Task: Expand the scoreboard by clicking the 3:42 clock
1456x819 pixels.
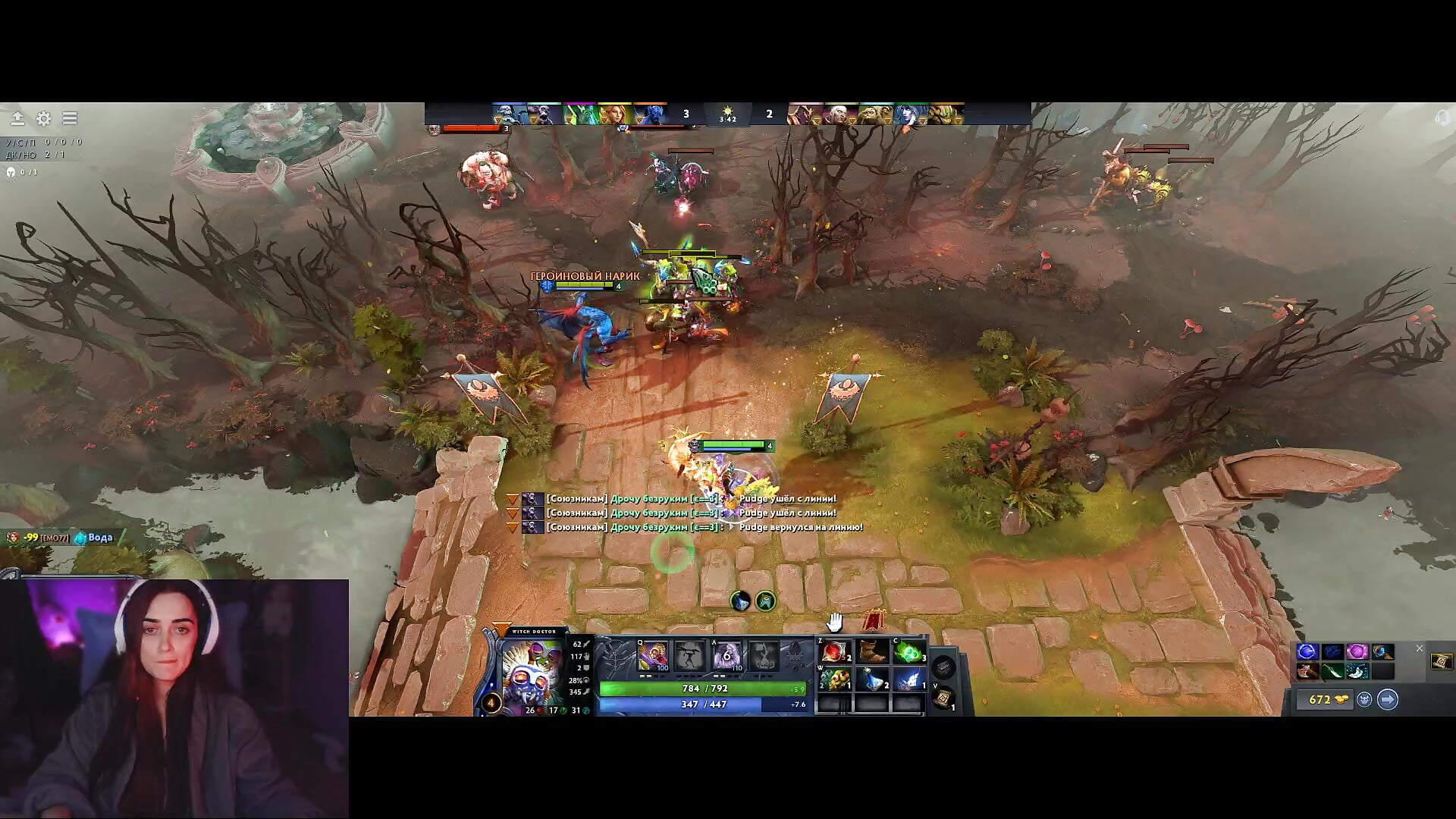Action: coord(728,117)
